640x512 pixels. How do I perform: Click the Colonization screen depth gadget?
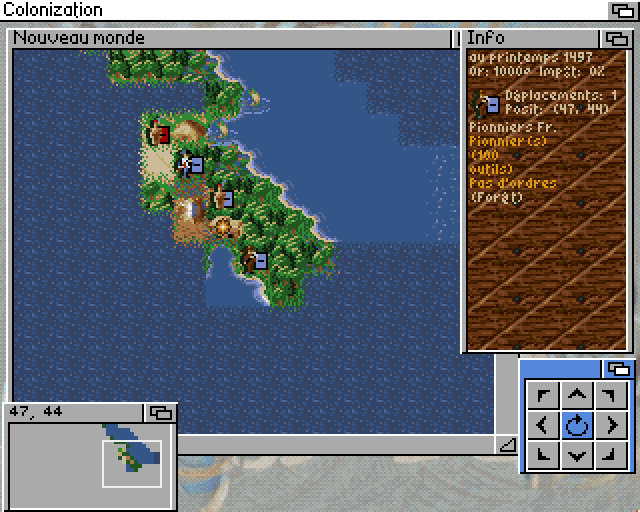click(x=623, y=10)
